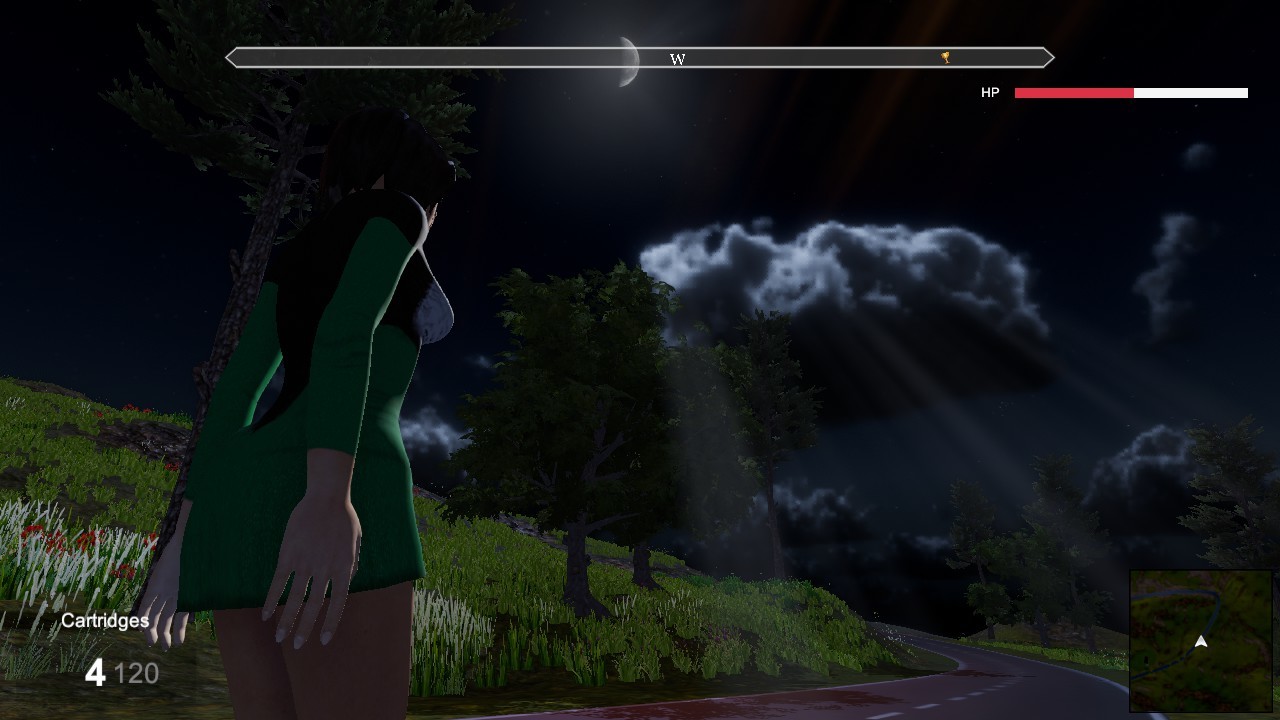Screen dimensions: 1280x720
Task: Click the left pointed end of the compass bar
Action: click(x=232, y=57)
